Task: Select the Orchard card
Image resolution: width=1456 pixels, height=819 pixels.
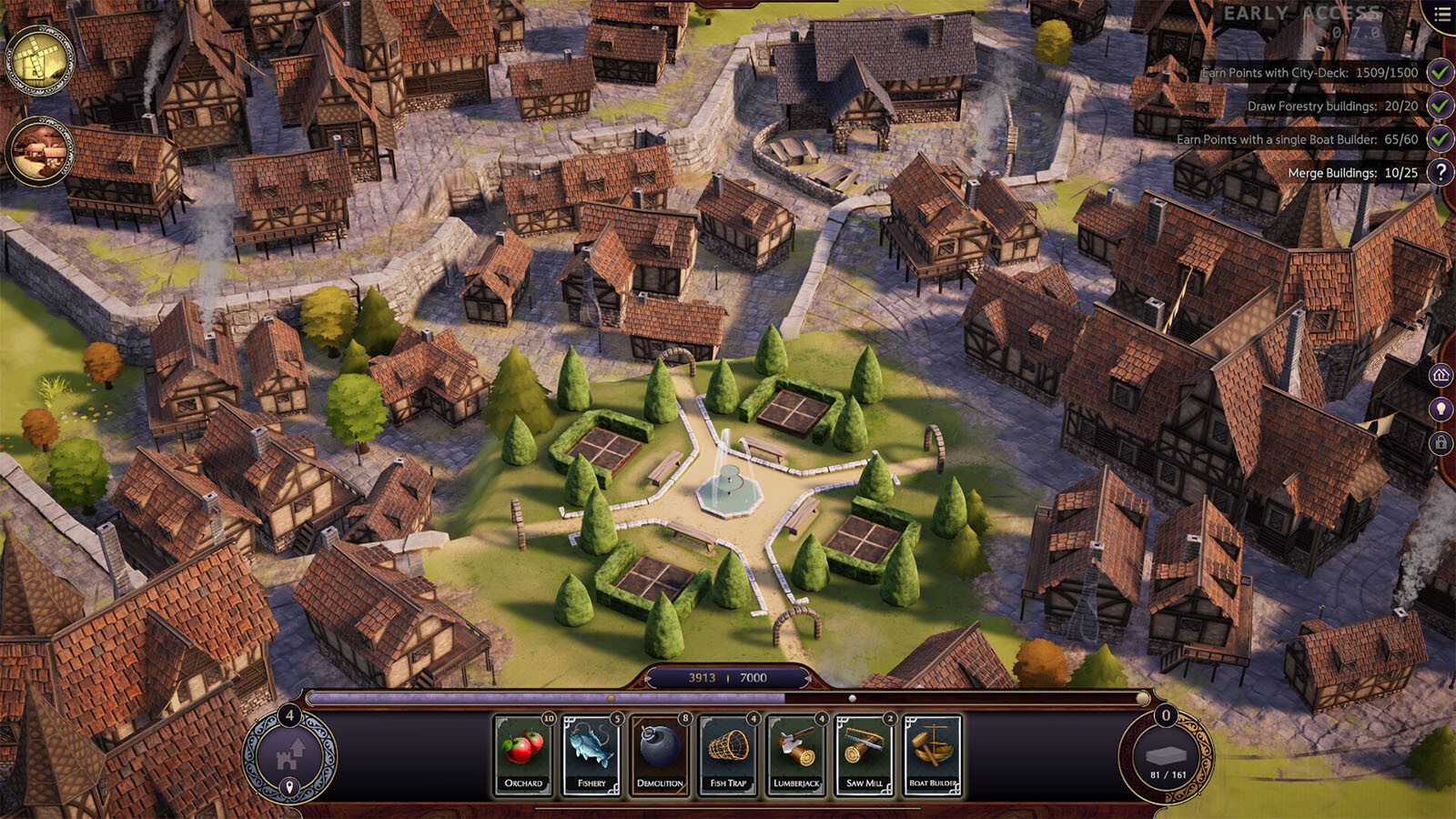Action: click(x=523, y=754)
